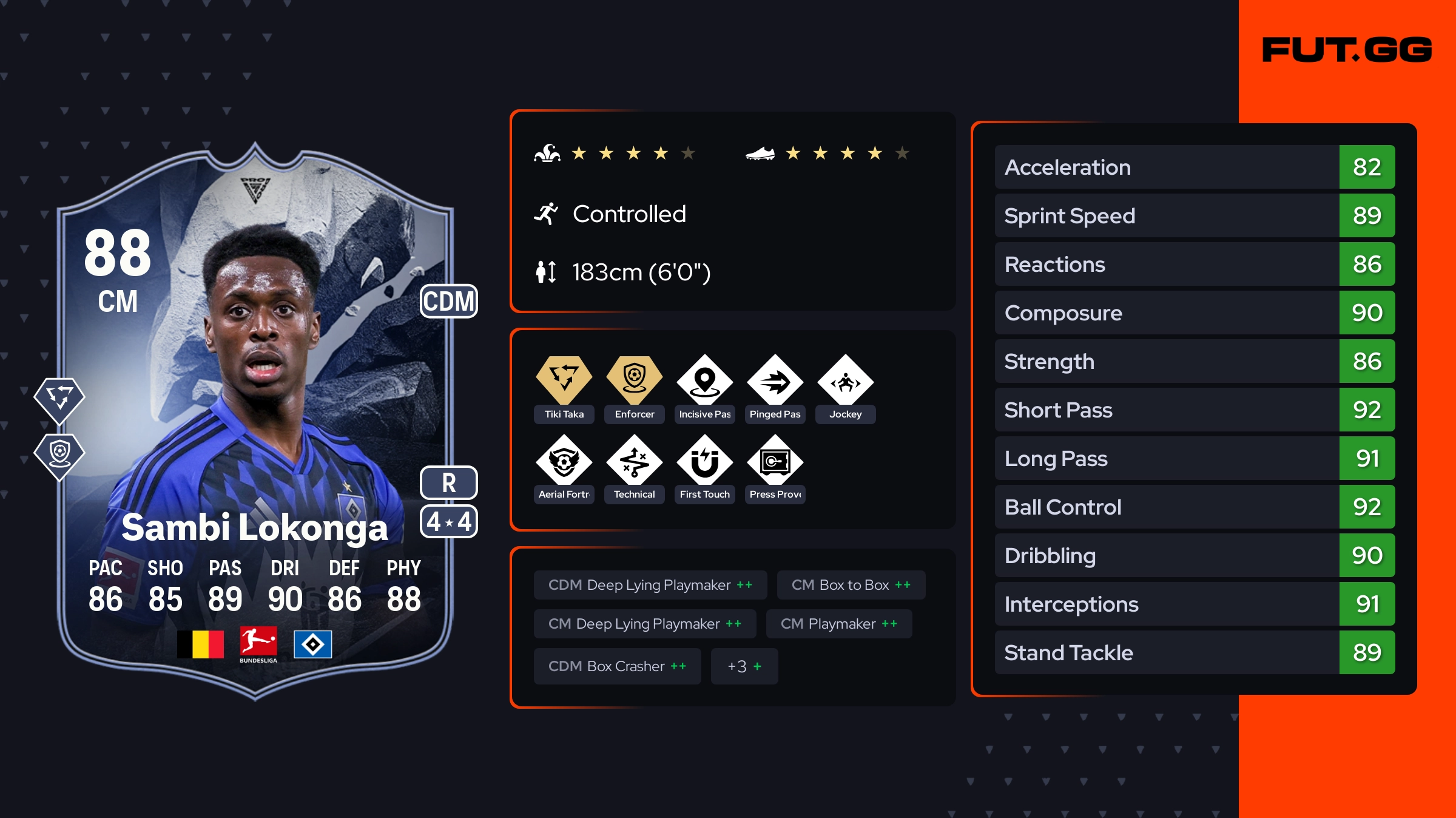The image size is (1456, 818).
Task: Click the CDM alternate position badge
Action: point(449,302)
